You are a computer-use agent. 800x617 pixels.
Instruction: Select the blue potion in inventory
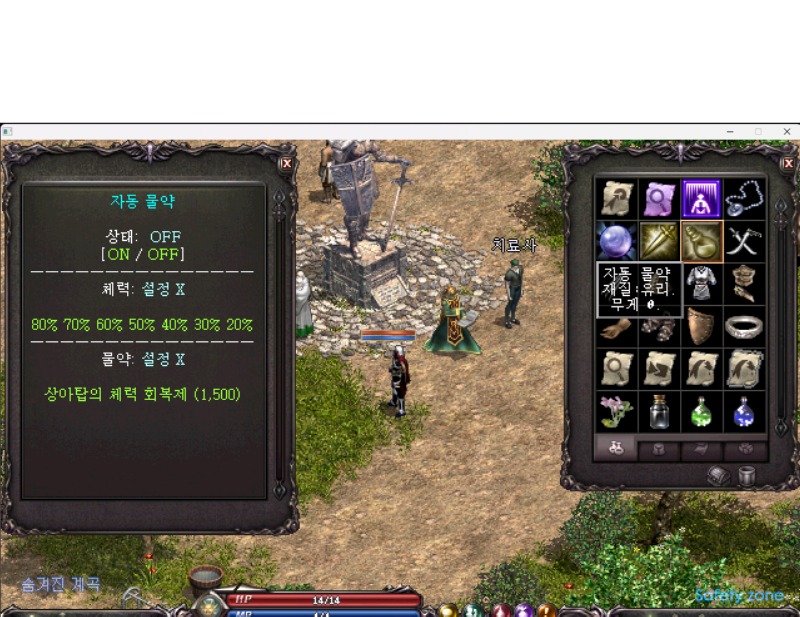(744, 411)
